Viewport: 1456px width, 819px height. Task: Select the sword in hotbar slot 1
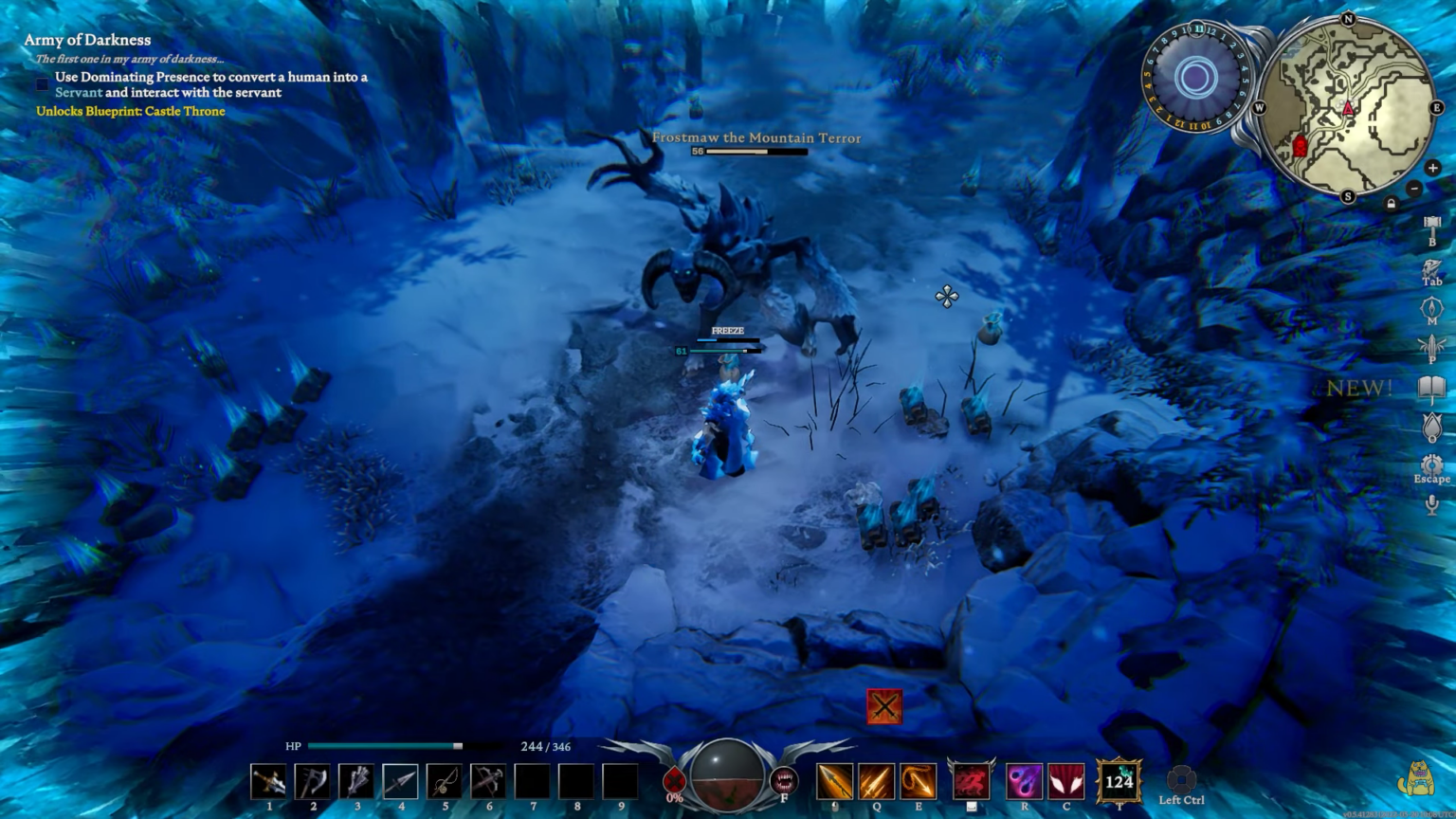point(268,779)
